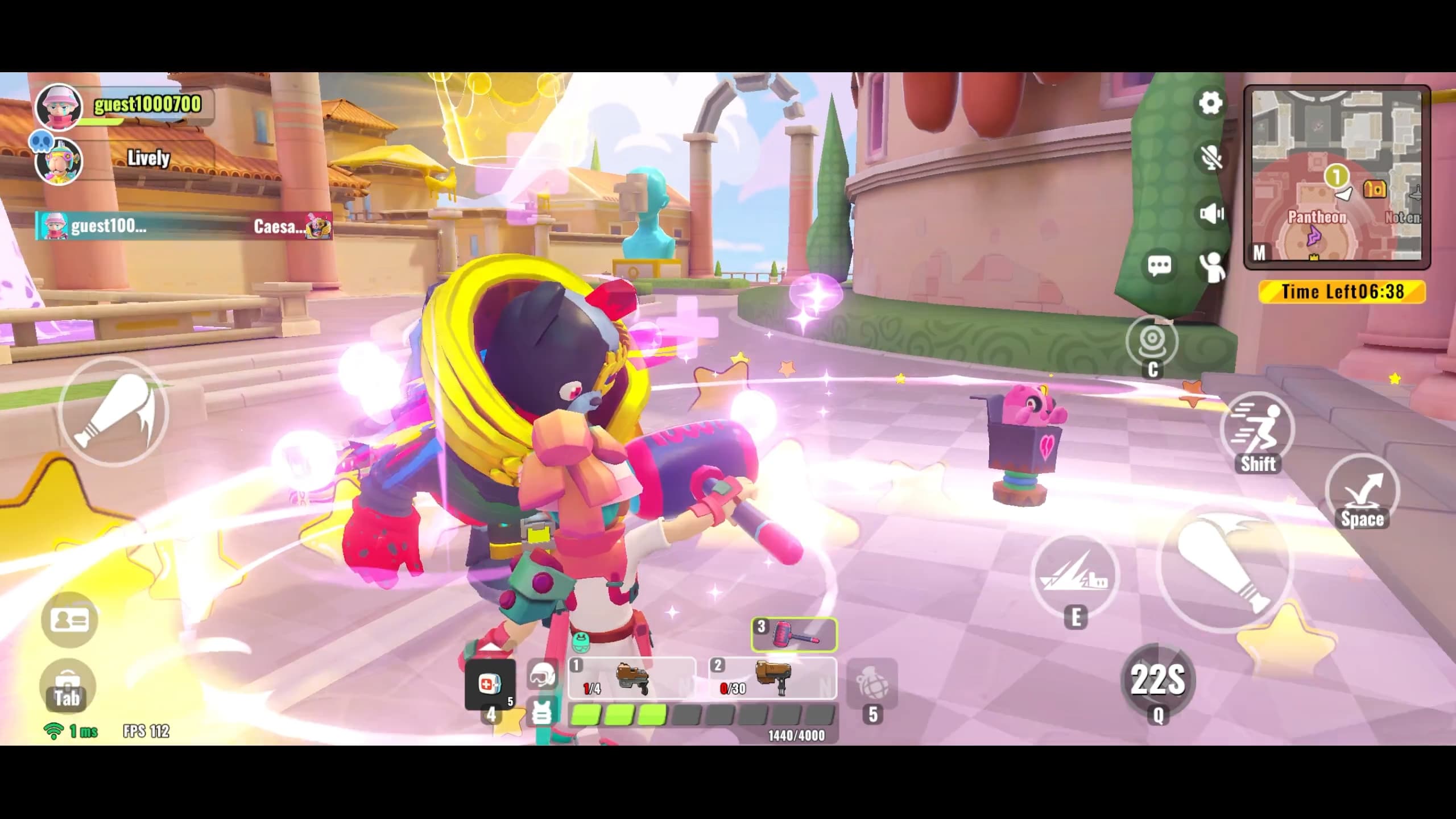Open the waving emote button
Screen dimensions: 1456x819
tap(1213, 266)
